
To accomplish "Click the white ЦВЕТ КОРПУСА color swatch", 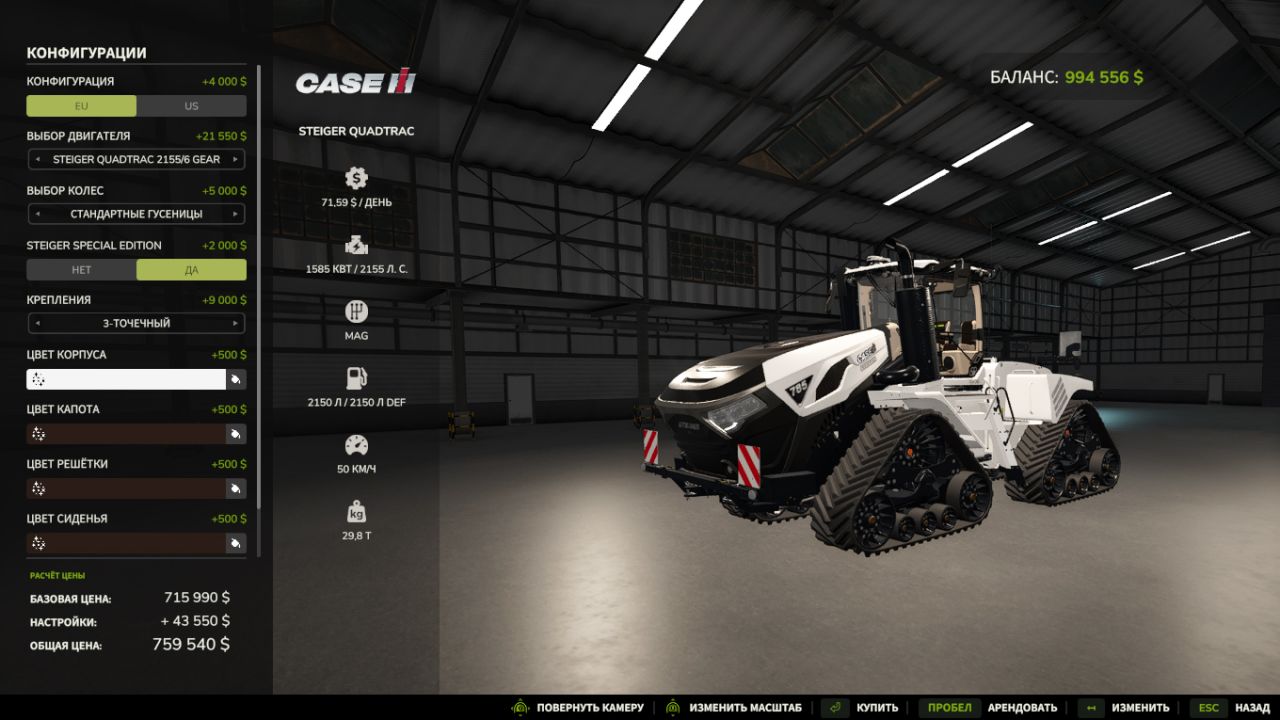I will 125,379.
